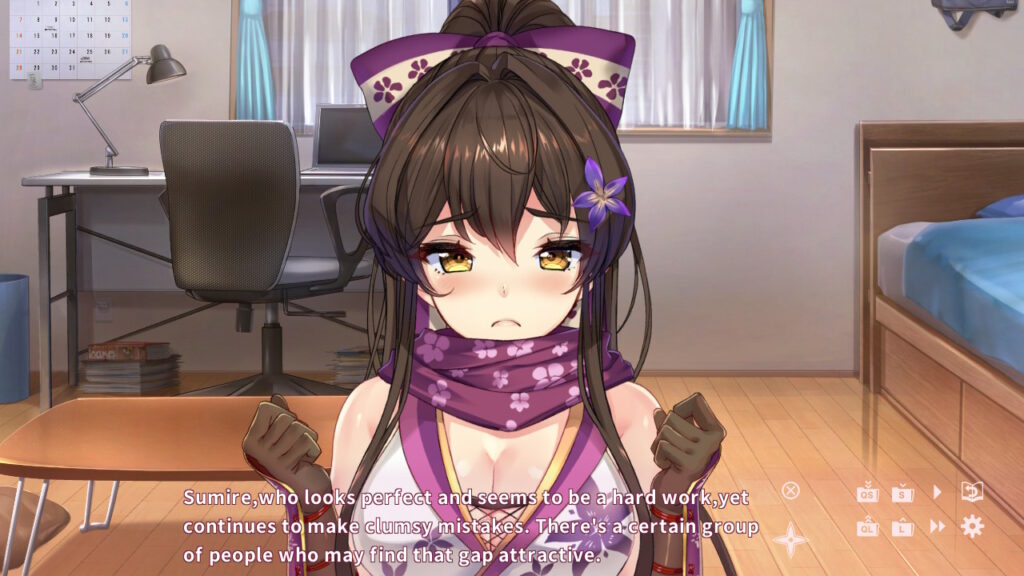The width and height of the screenshot is (1024, 576).
Task: Quick save with the QS button
Action: point(867,492)
